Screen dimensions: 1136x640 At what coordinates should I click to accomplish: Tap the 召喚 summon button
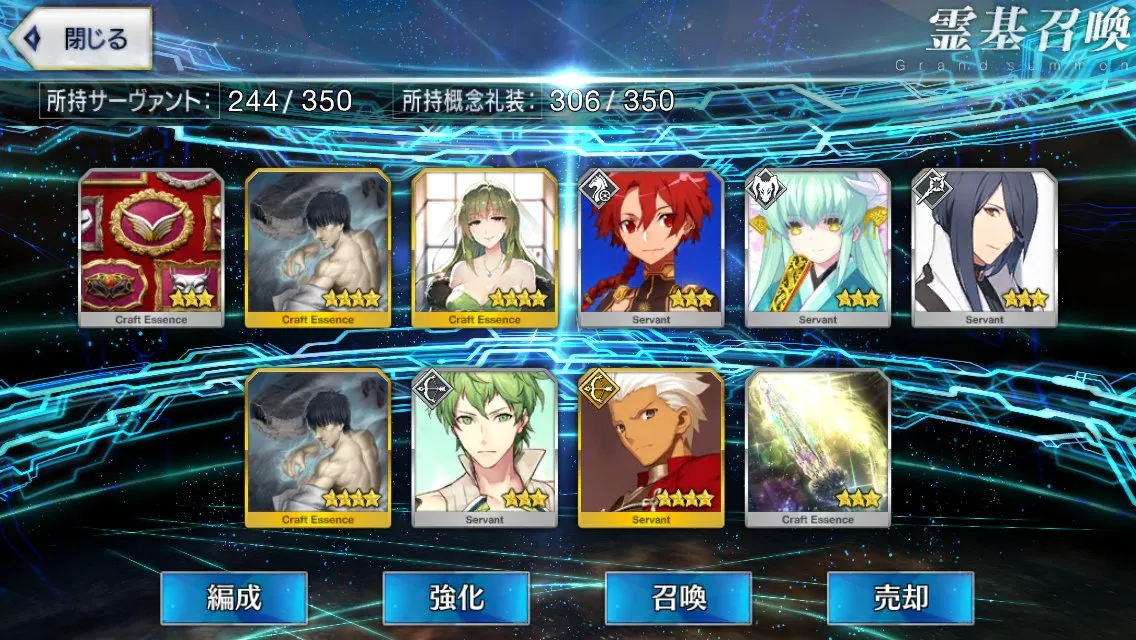point(678,598)
